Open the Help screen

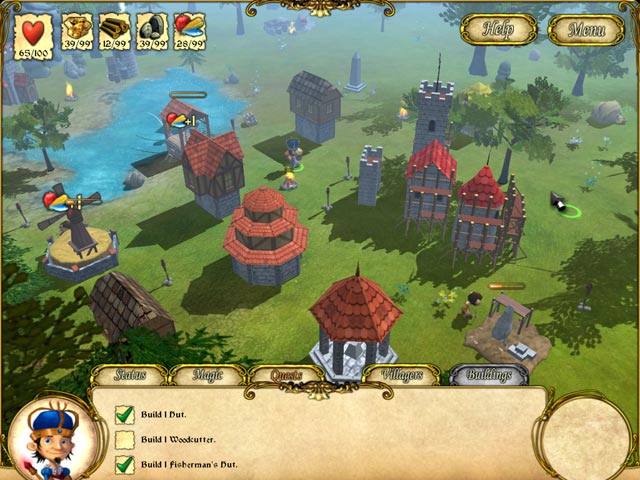(x=498, y=29)
